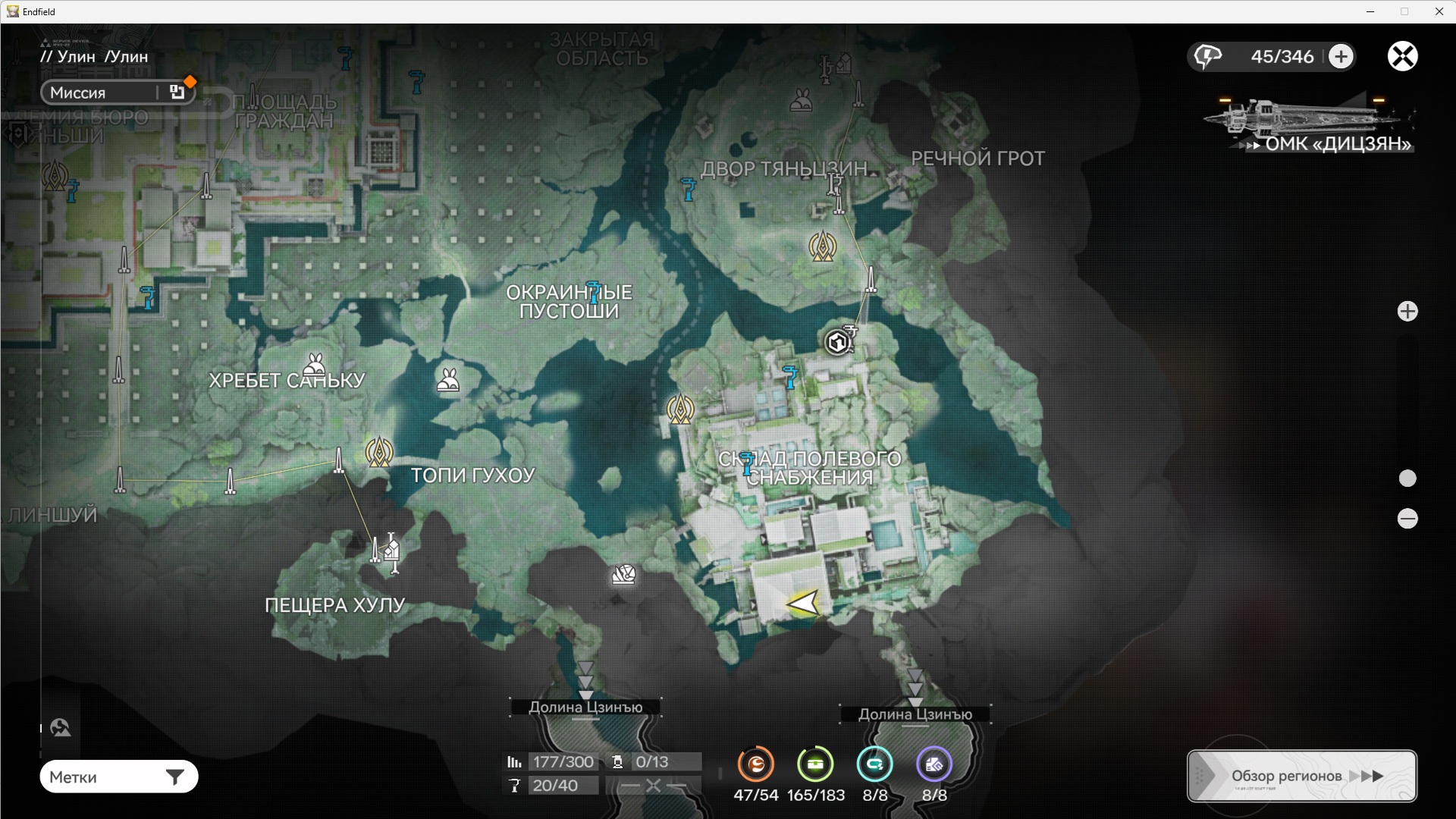Go to right Долина Цзинъю exit

point(915,714)
